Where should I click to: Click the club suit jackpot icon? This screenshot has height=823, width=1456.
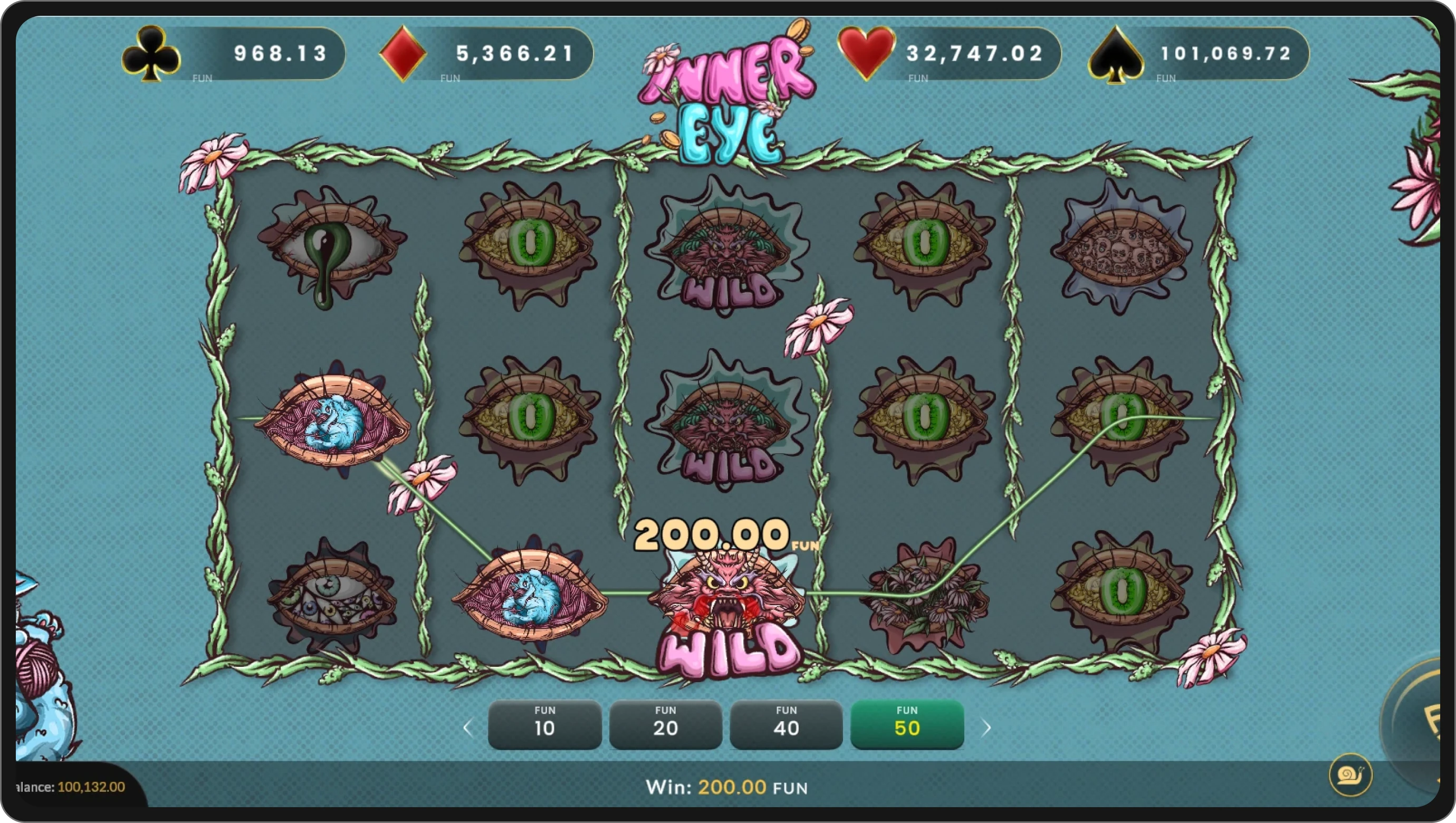151,54
